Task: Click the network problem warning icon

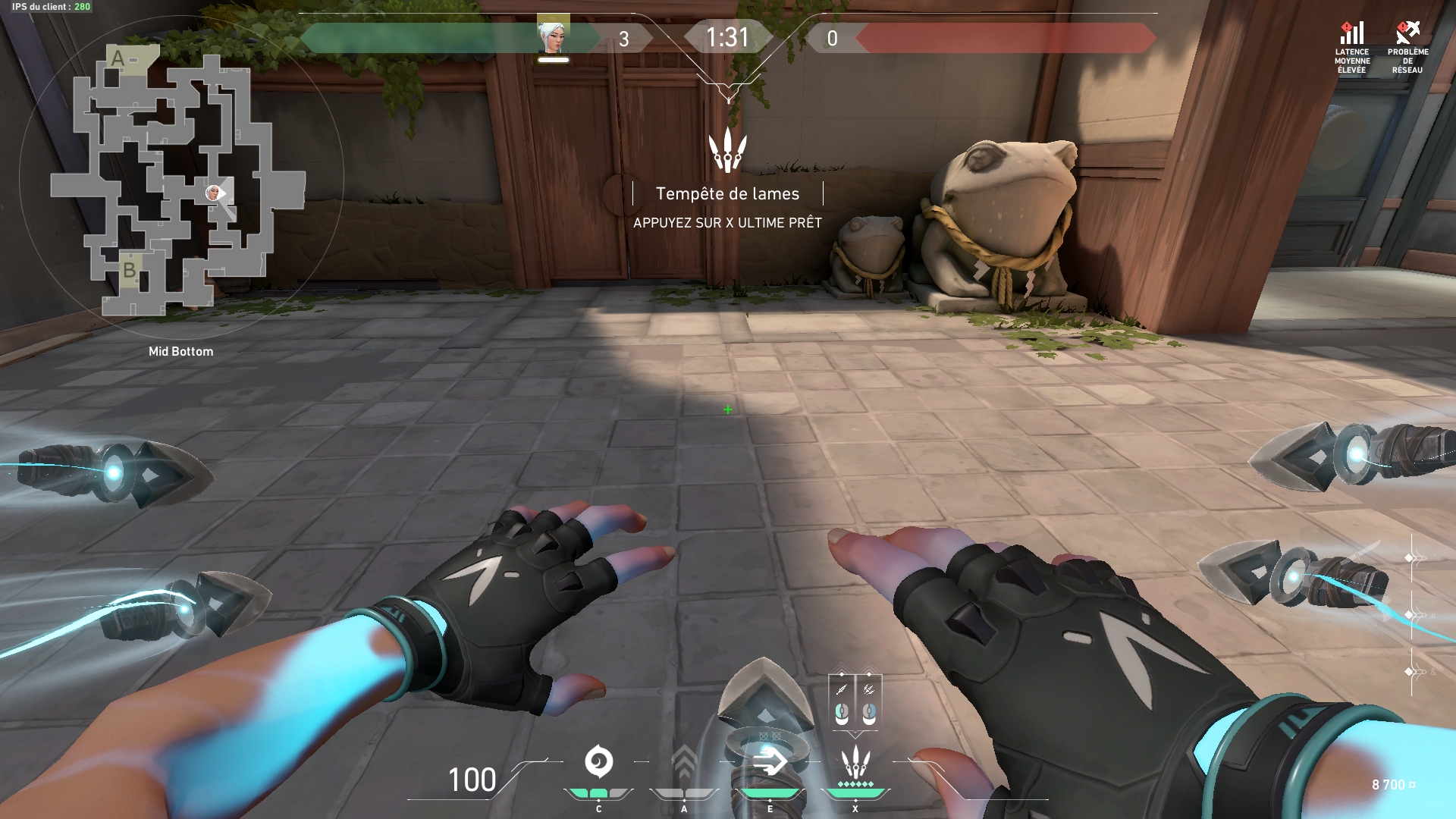Action: (1407, 34)
